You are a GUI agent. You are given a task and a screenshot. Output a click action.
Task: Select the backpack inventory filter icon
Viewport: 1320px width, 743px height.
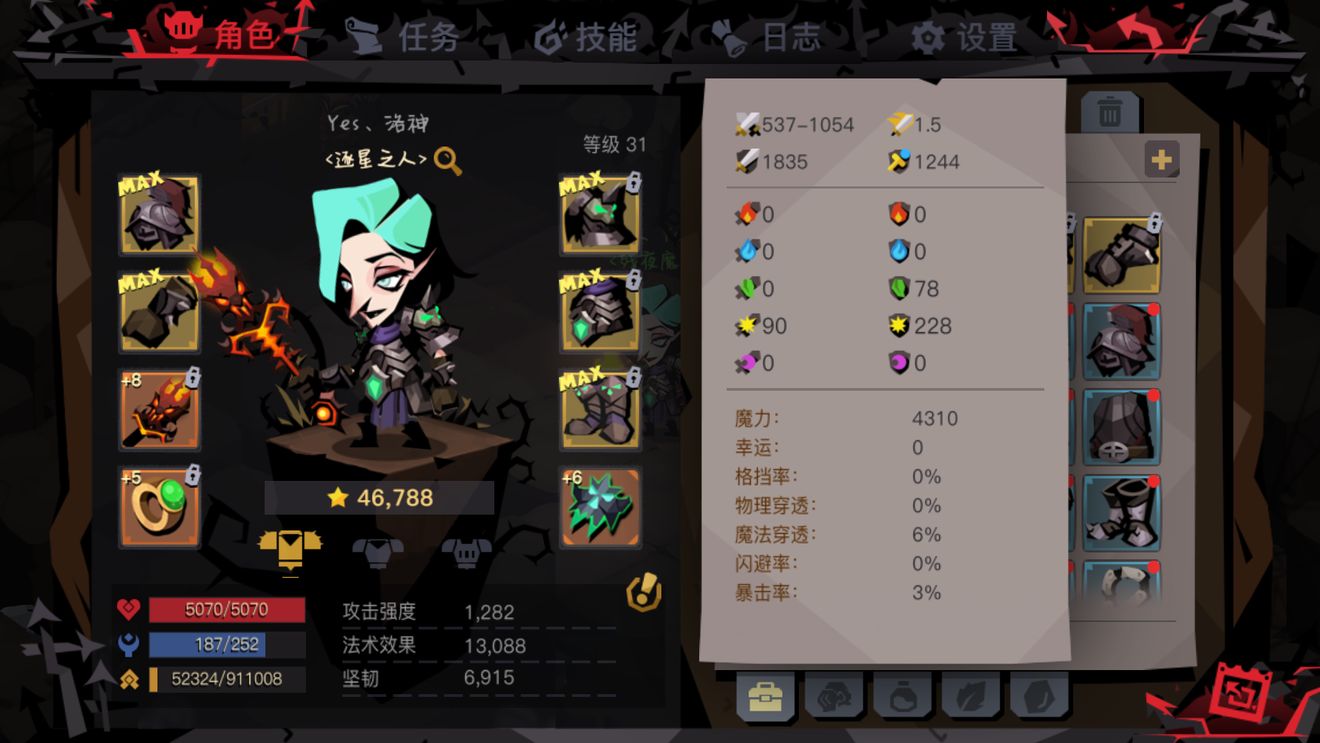765,695
